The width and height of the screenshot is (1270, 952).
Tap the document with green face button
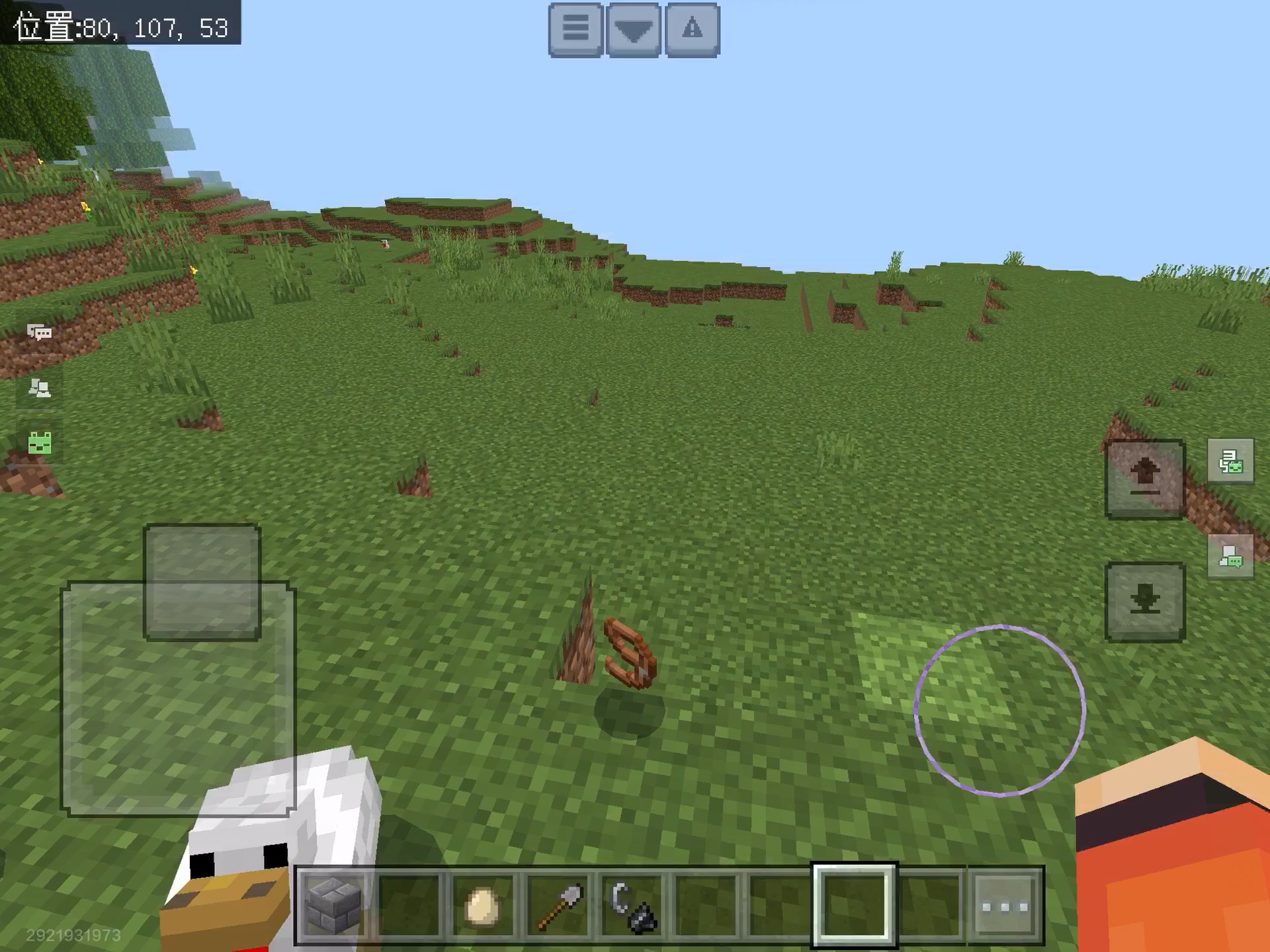1230,461
